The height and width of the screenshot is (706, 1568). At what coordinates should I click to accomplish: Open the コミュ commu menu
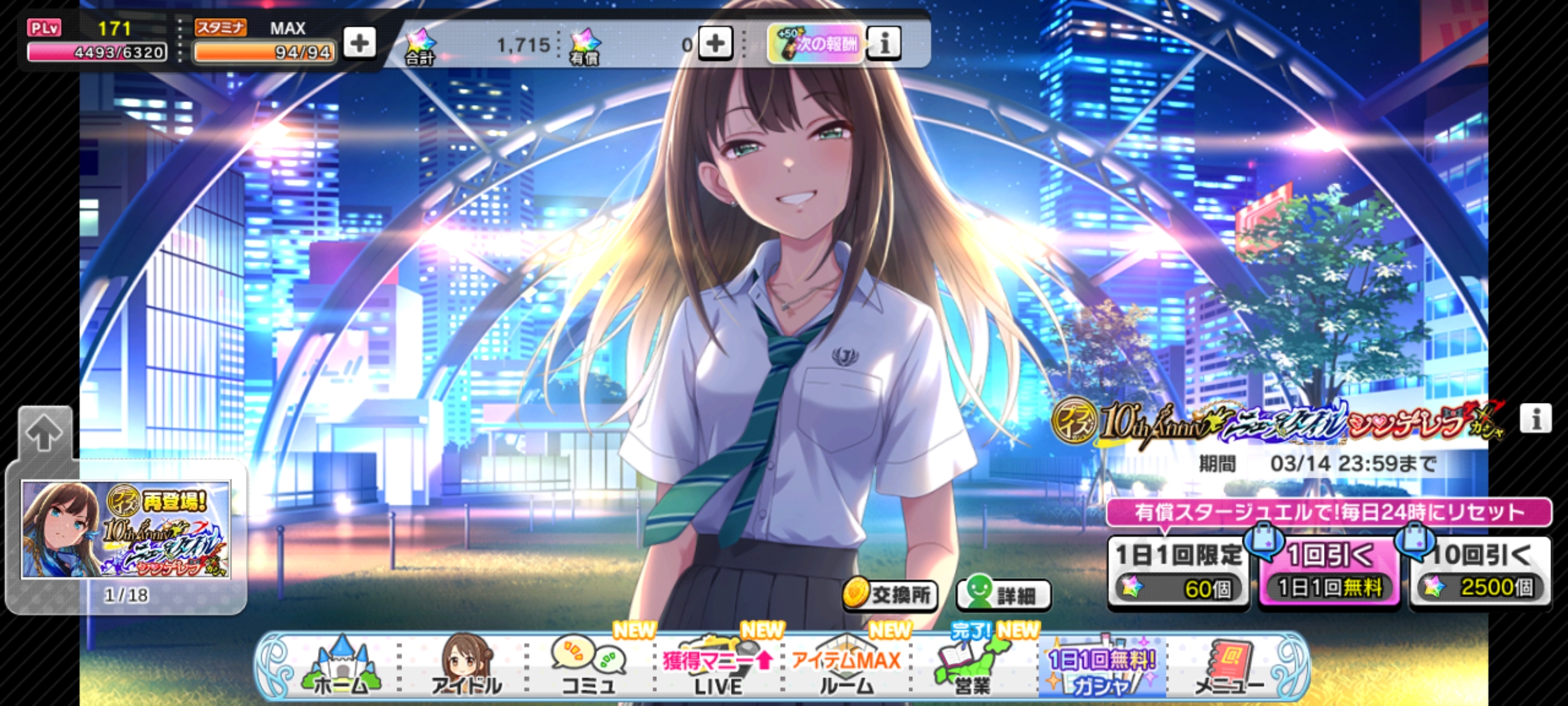click(589, 667)
